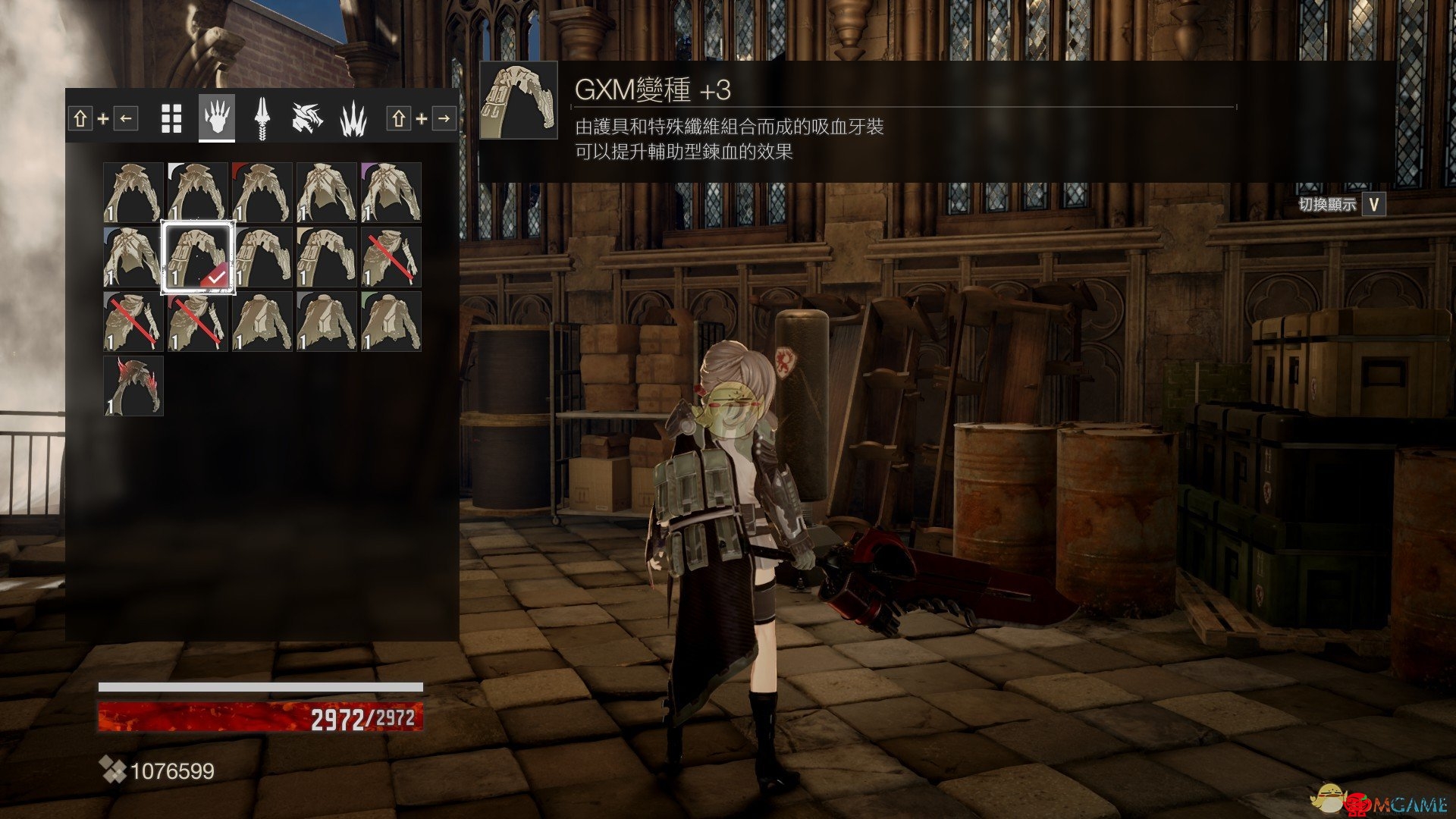Choose the tan-cornered GXM veil
Image resolution: width=1456 pixels, height=819 pixels.
(x=327, y=257)
